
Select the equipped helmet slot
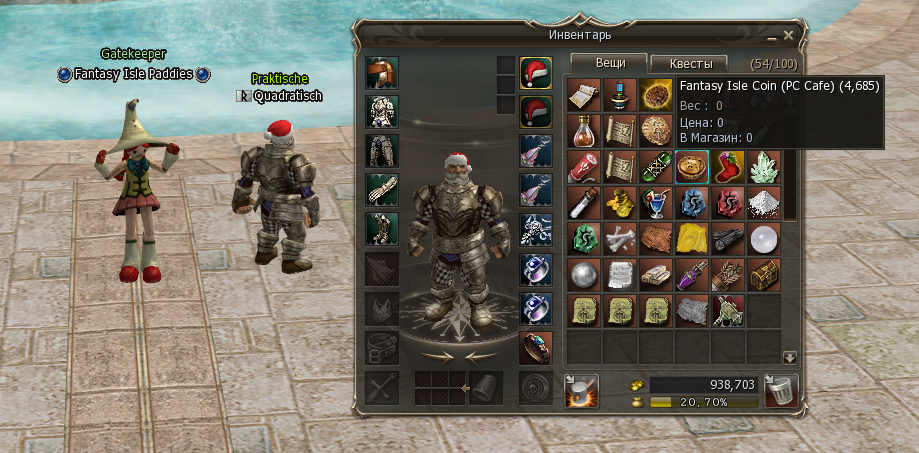[382, 73]
